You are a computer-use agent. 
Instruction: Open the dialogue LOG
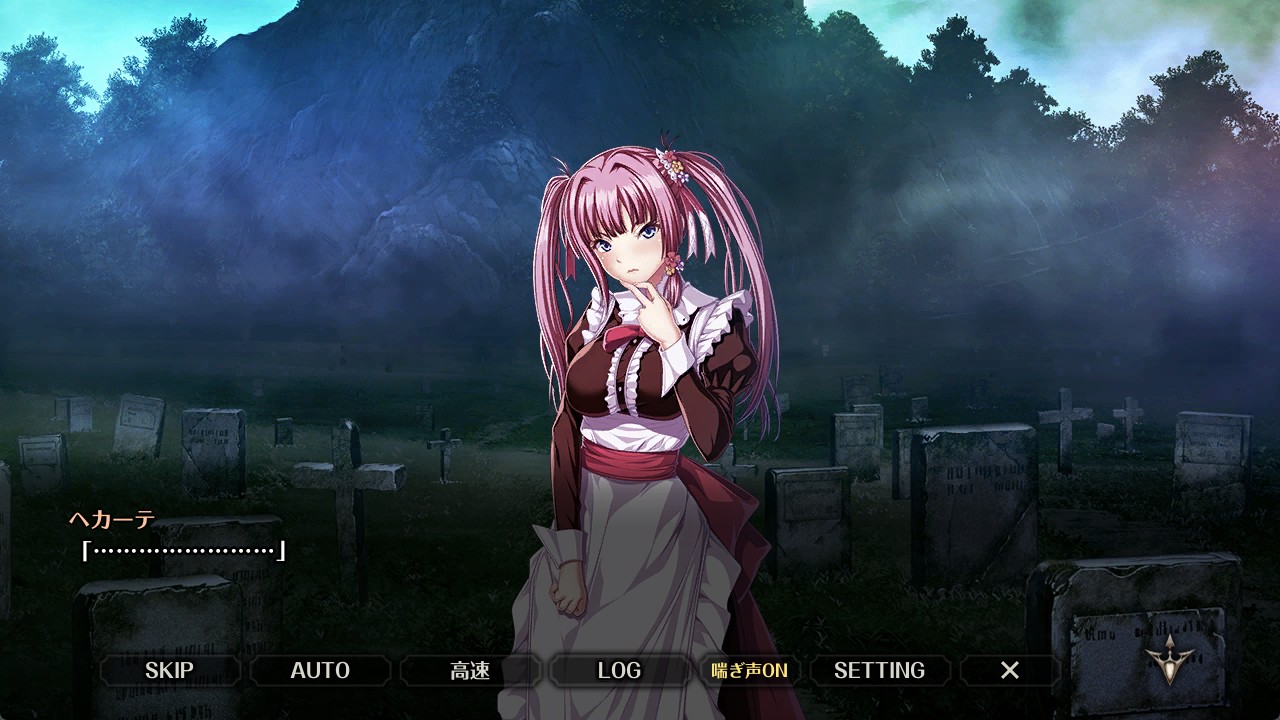click(x=619, y=670)
